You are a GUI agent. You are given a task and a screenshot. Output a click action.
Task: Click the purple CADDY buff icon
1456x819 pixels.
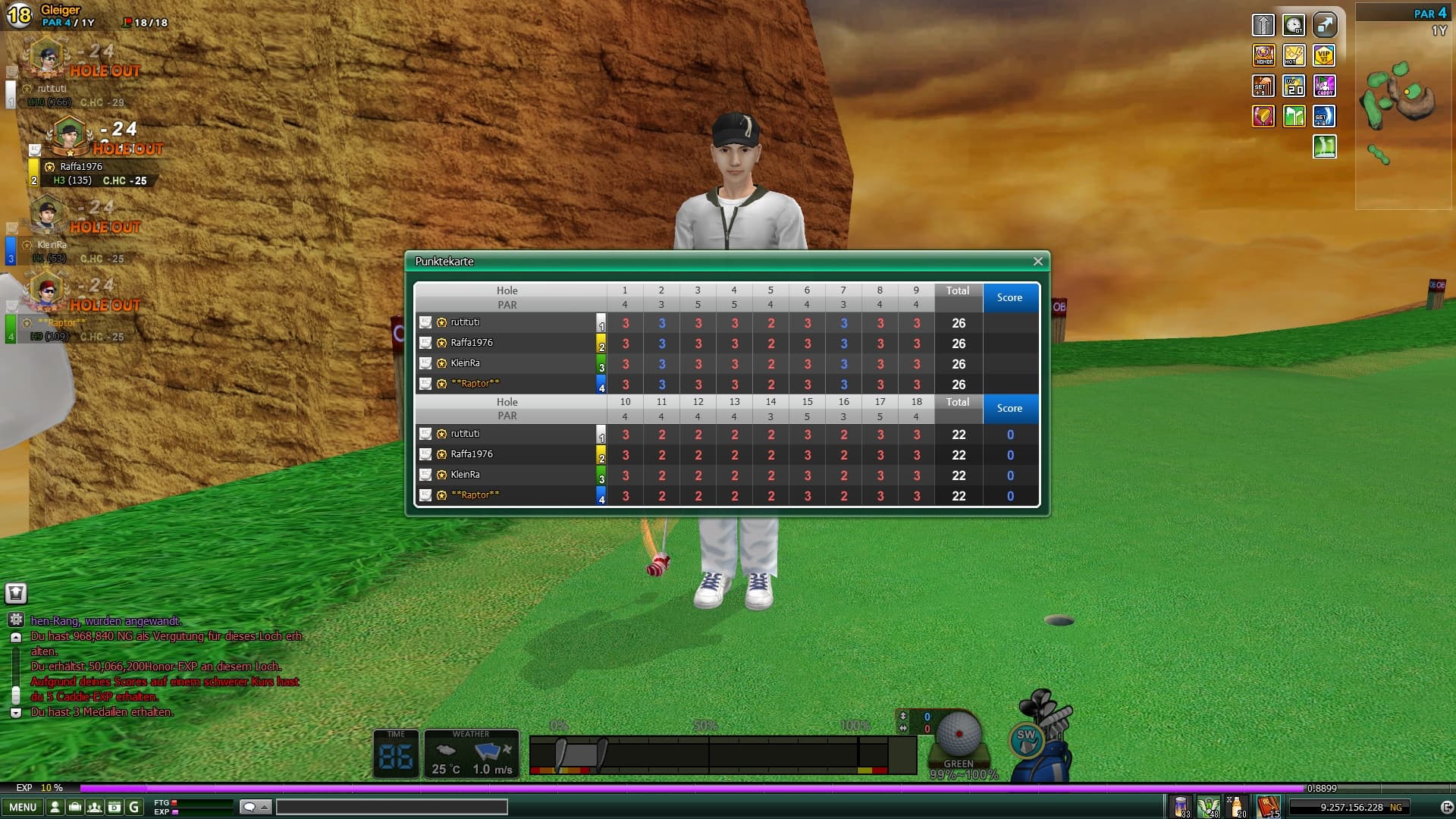1324,86
